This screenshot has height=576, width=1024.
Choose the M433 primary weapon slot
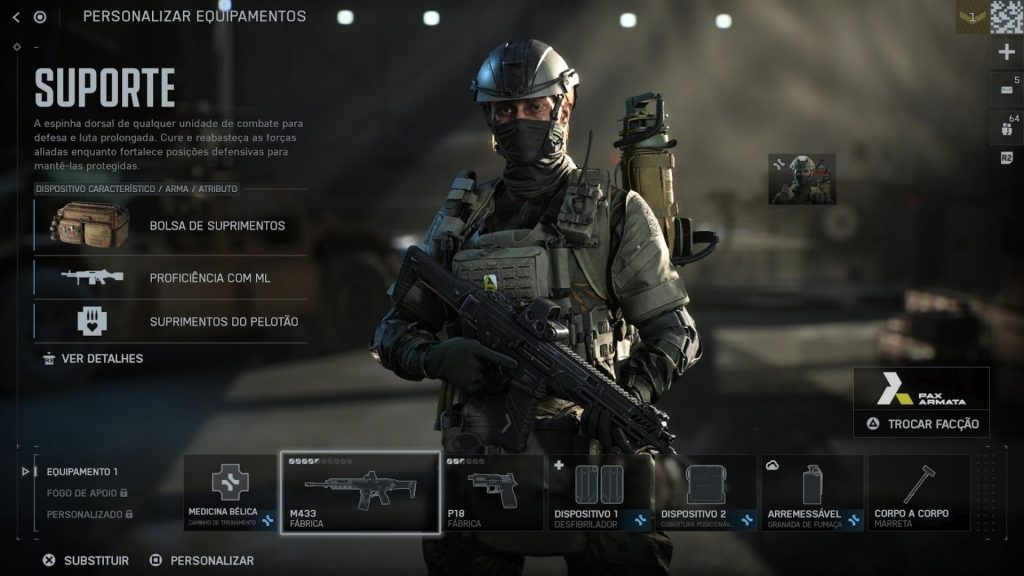point(360,493)
